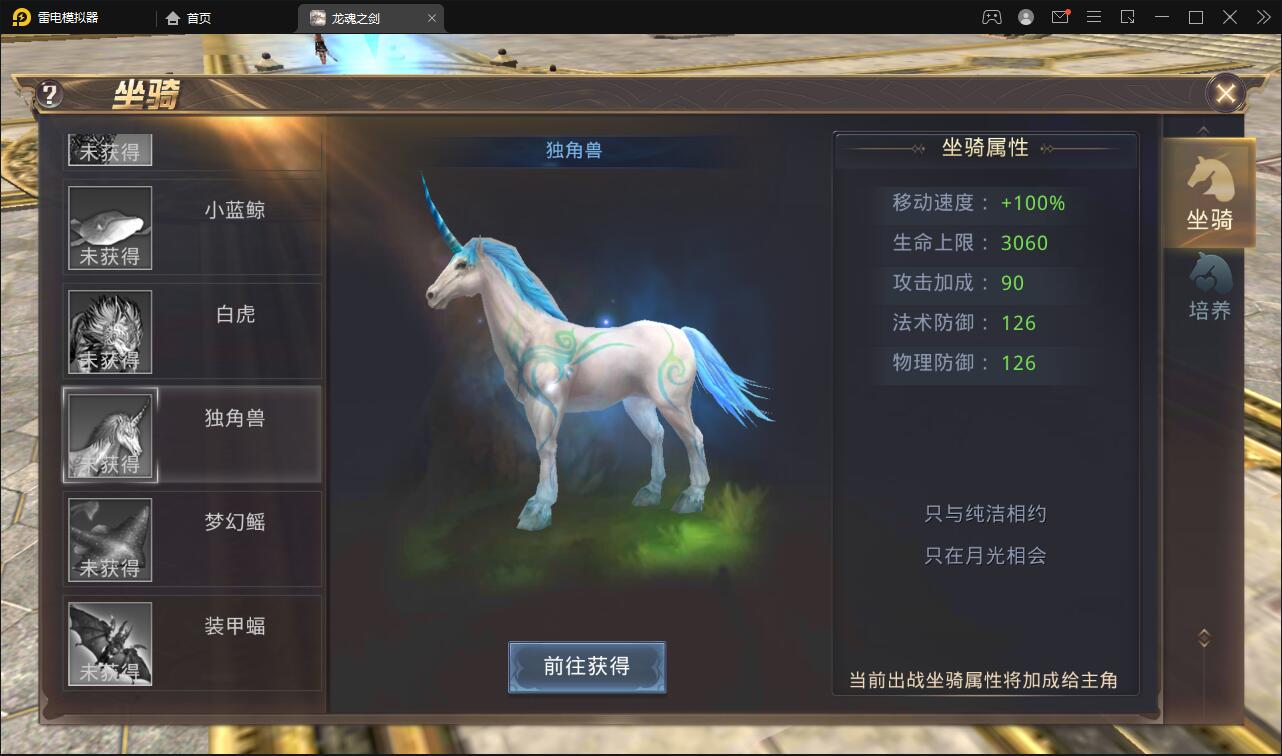Image resolution: width=1282 pixels, height=756 pixels.
Task: Select the 装甲蝠 mount at the bottom
Action: pyautogui.click(x=192, y=641)
